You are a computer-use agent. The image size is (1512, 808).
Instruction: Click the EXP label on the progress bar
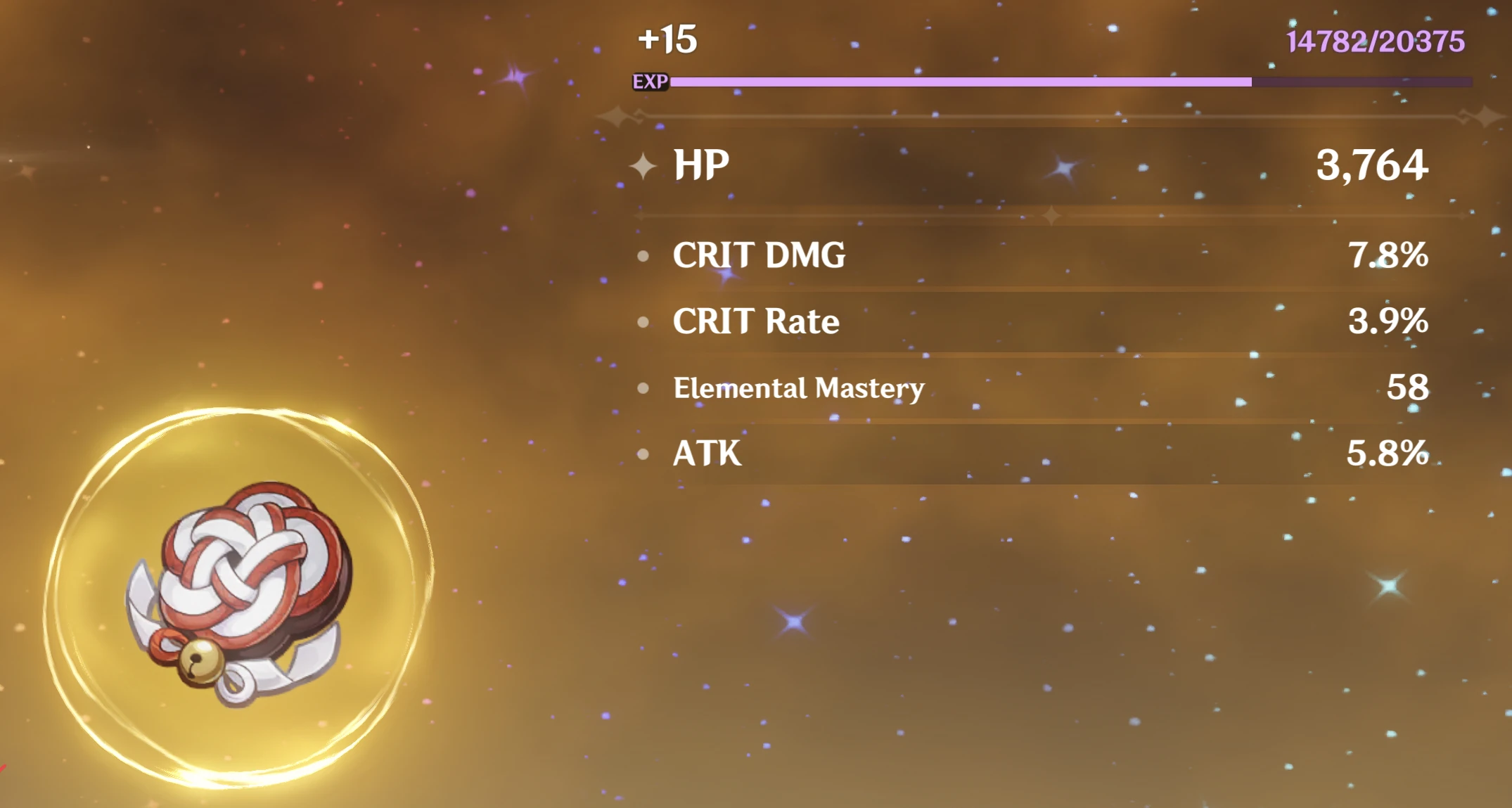651,82
